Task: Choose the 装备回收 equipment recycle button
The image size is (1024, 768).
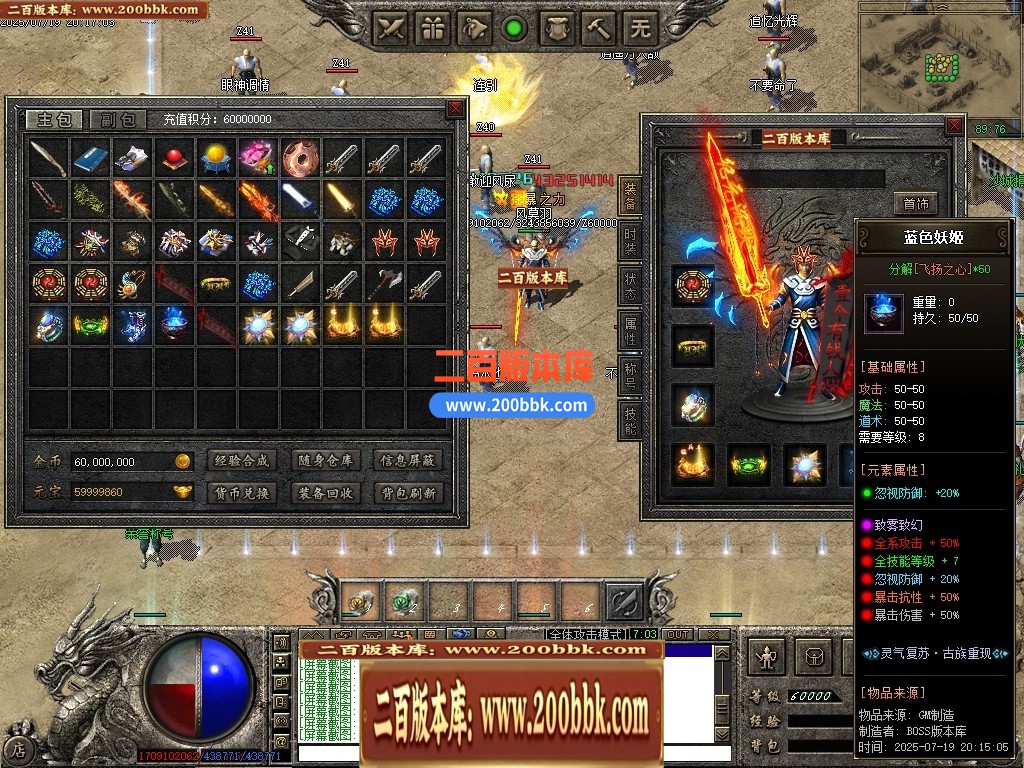Action: (325, 493)
